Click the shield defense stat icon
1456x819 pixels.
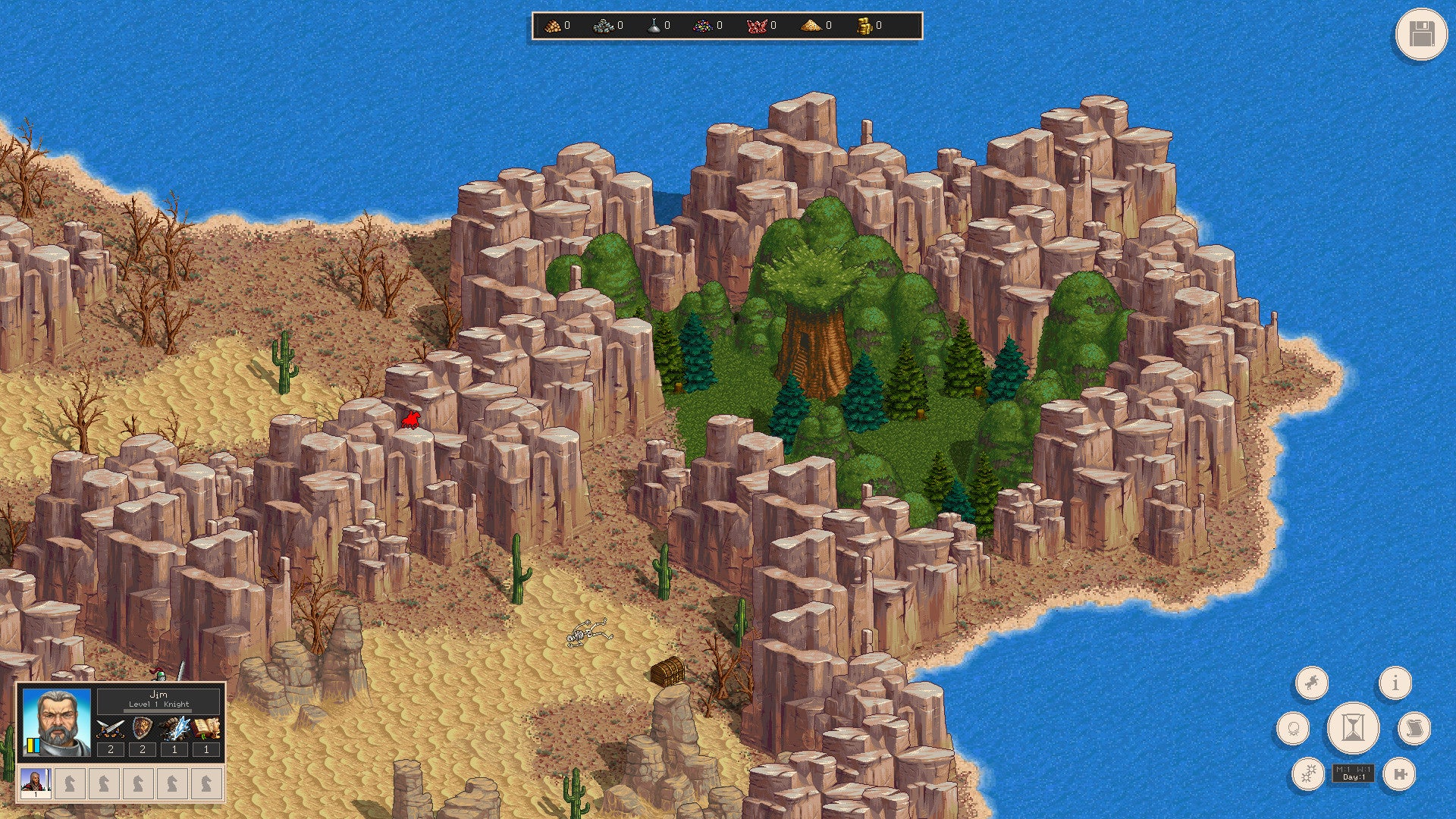[x=143, y=729]
